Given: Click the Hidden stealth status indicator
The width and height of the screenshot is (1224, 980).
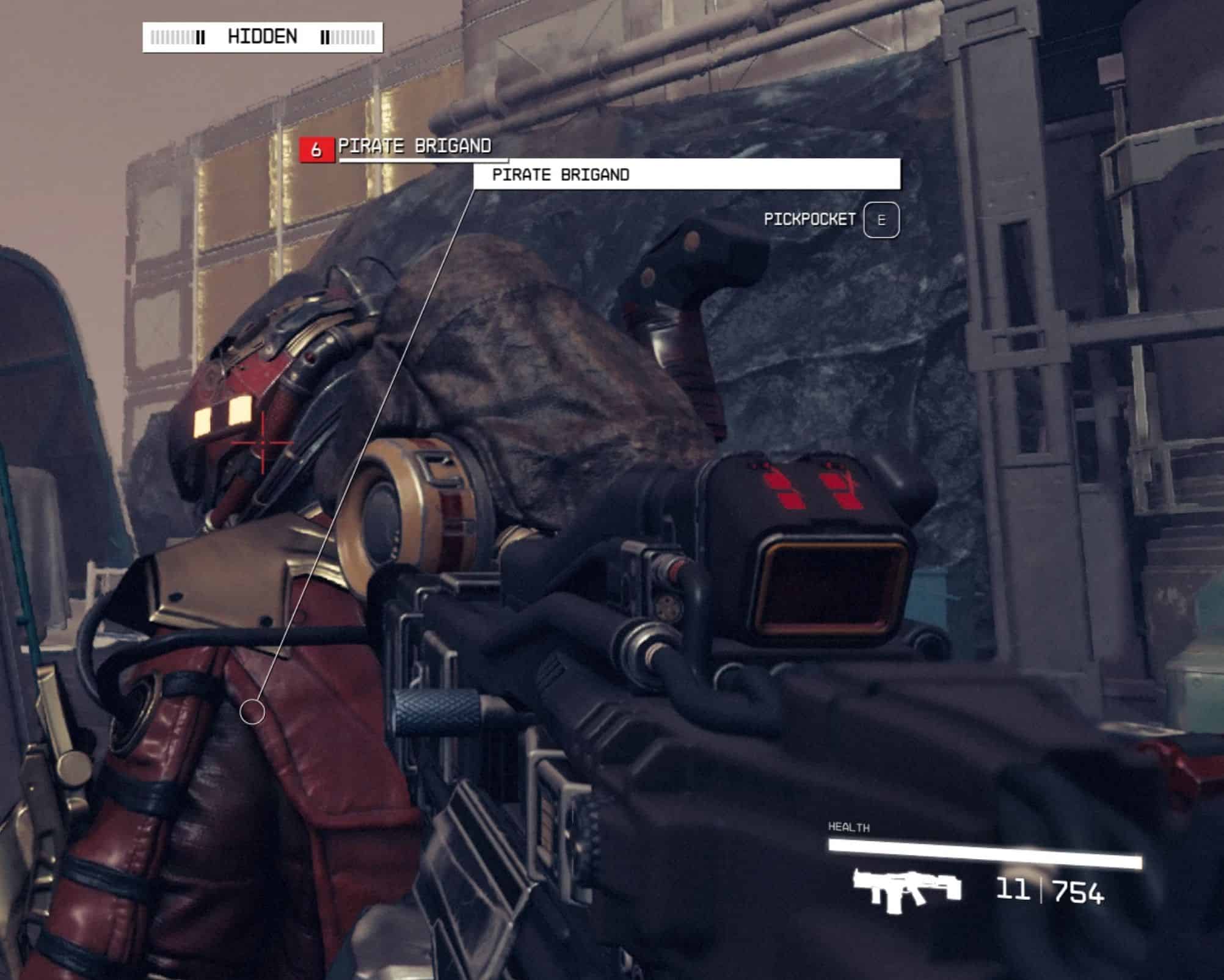Looking at the screenshot, I should pos(263,37).
